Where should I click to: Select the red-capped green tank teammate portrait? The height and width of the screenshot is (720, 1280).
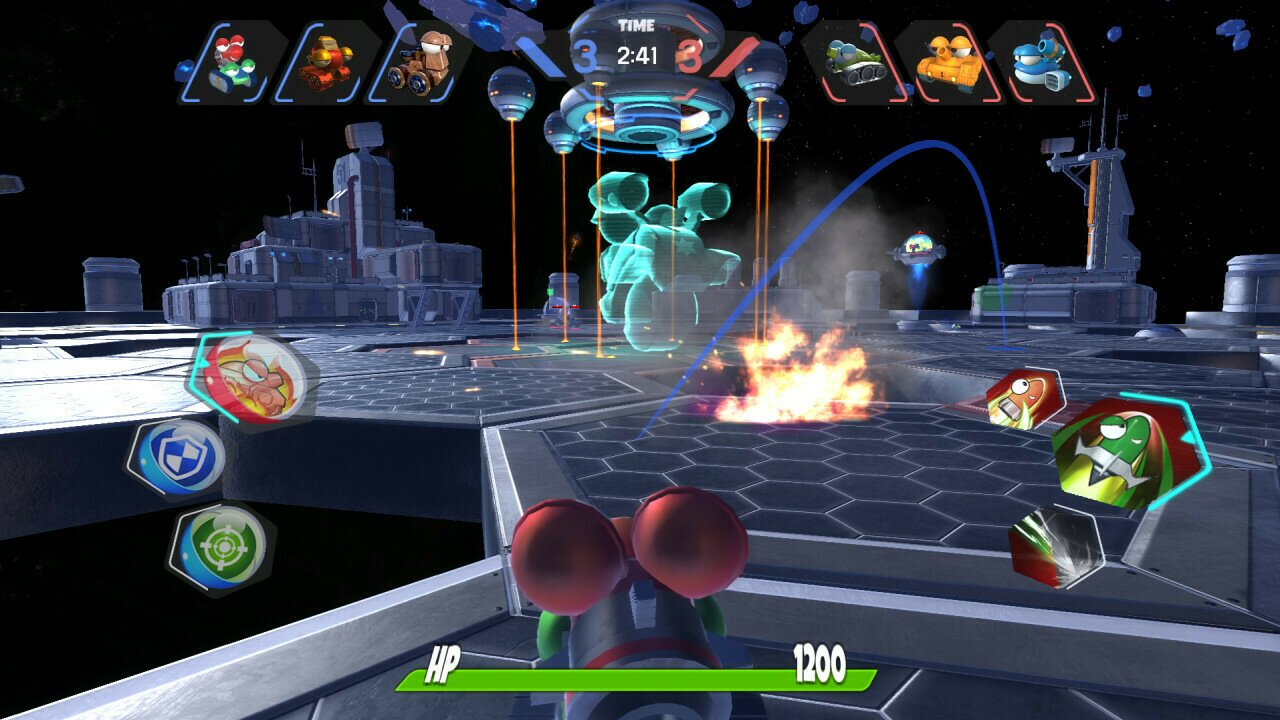click(x=232, y=62)
